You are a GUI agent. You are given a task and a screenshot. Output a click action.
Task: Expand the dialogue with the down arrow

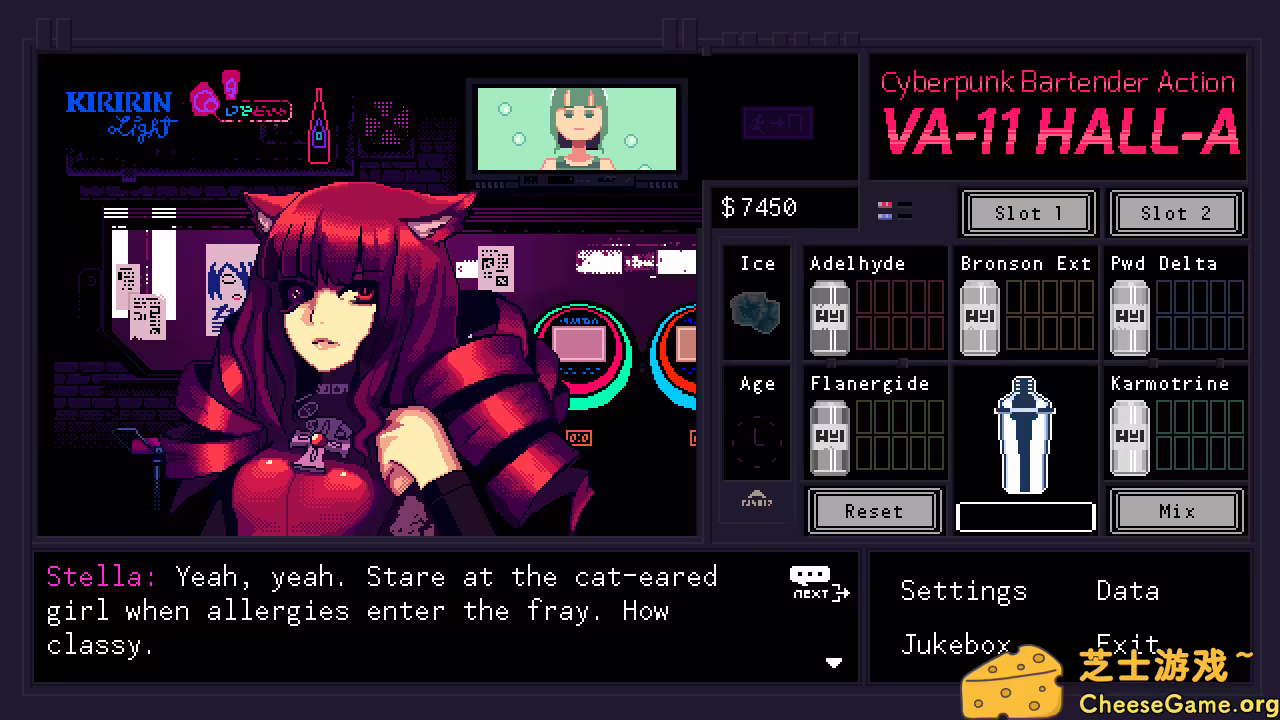(835, 662)
